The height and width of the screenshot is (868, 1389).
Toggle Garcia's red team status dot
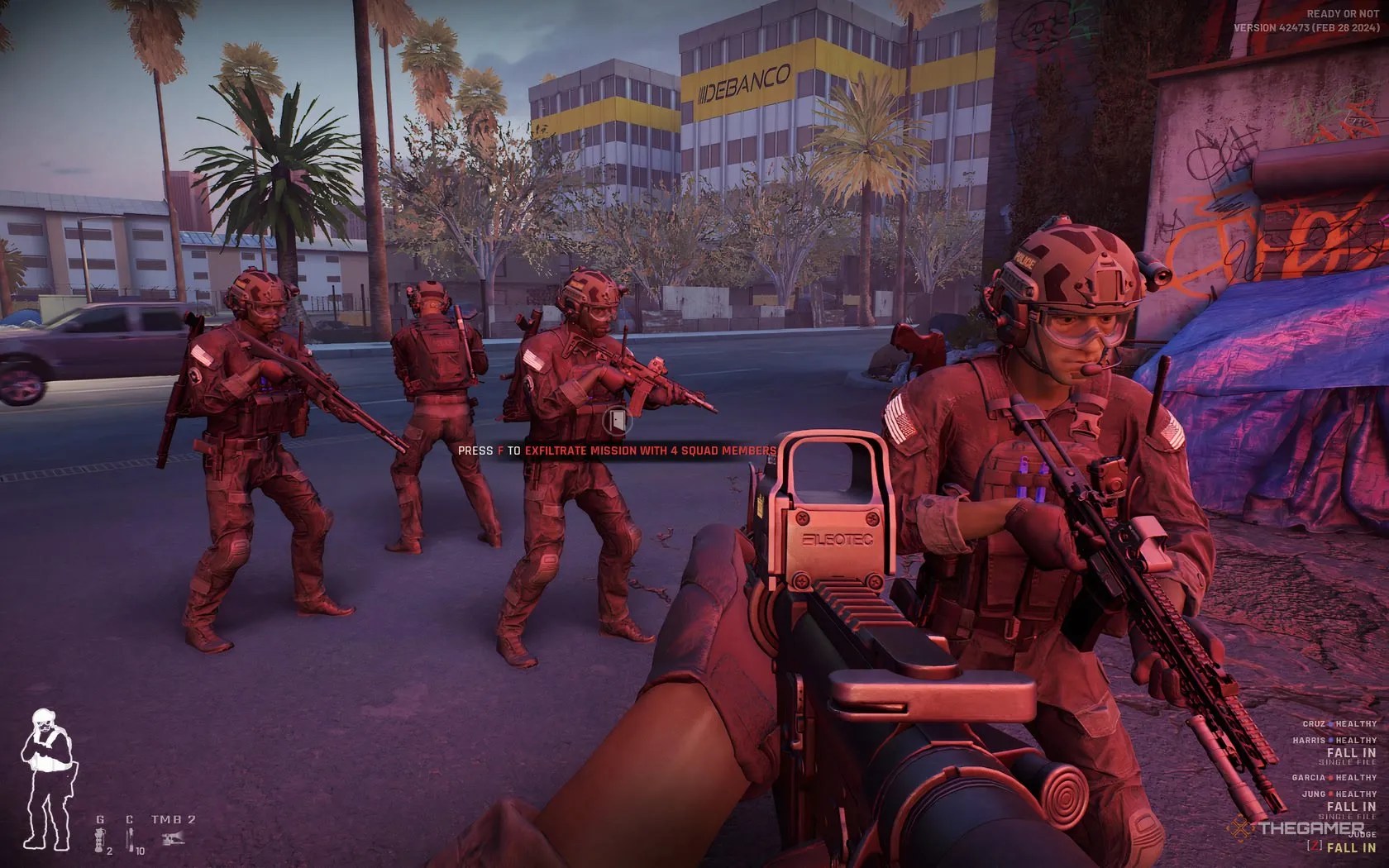pyautogui.click(x=1330, y=777)
